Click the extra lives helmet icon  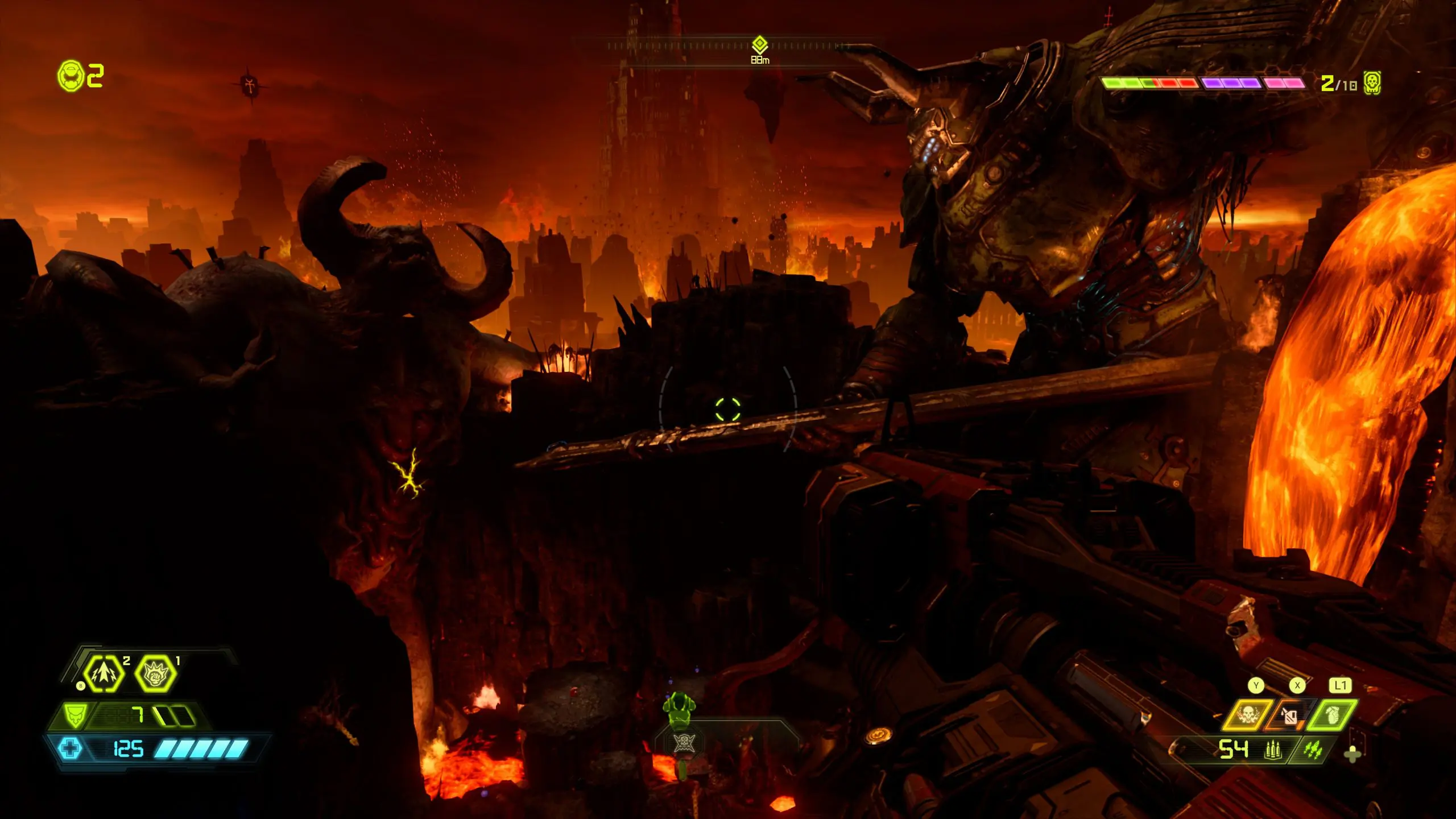[x=71, y=76]
